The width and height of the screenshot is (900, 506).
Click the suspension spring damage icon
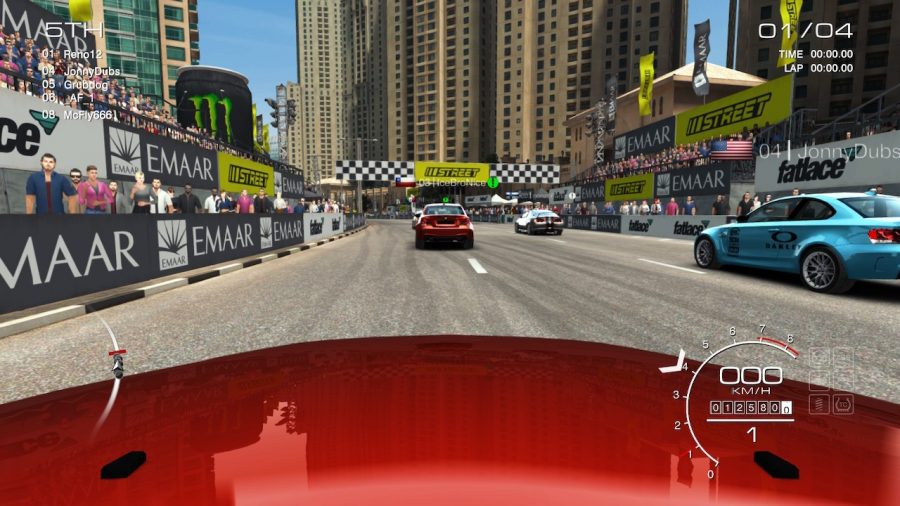pyautogui.click(x=818, y=404)
